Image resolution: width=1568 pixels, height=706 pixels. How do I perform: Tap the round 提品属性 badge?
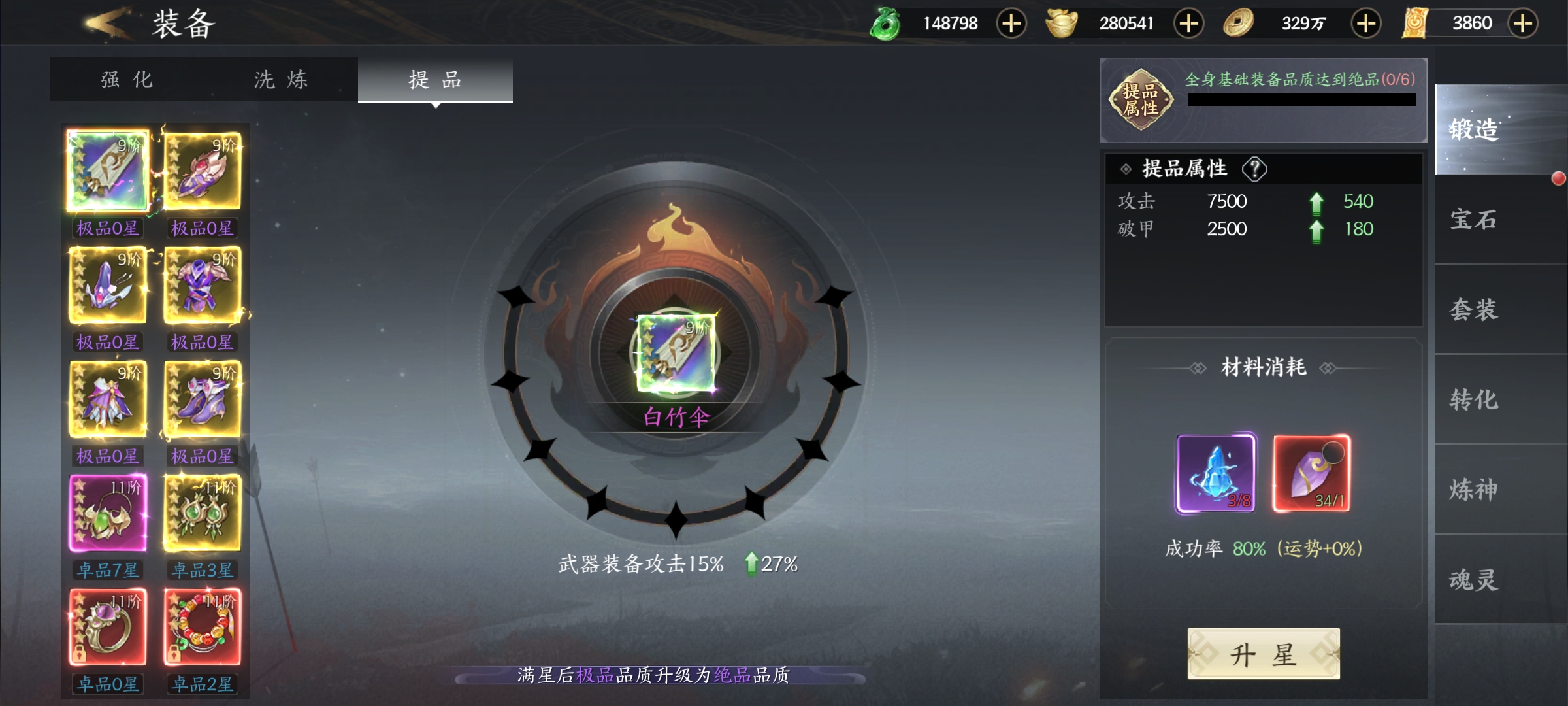coord(1141,99)
